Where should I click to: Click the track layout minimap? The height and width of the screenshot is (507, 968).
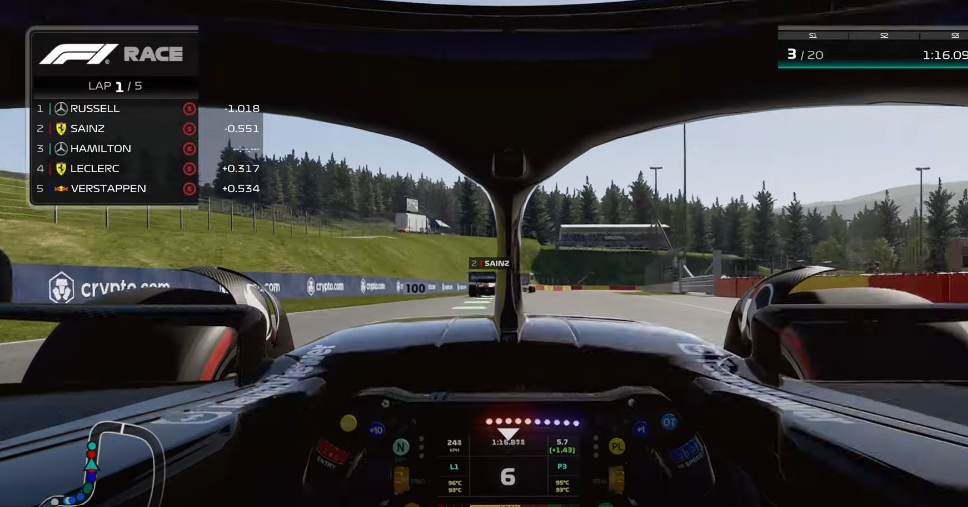coord(112,465)
